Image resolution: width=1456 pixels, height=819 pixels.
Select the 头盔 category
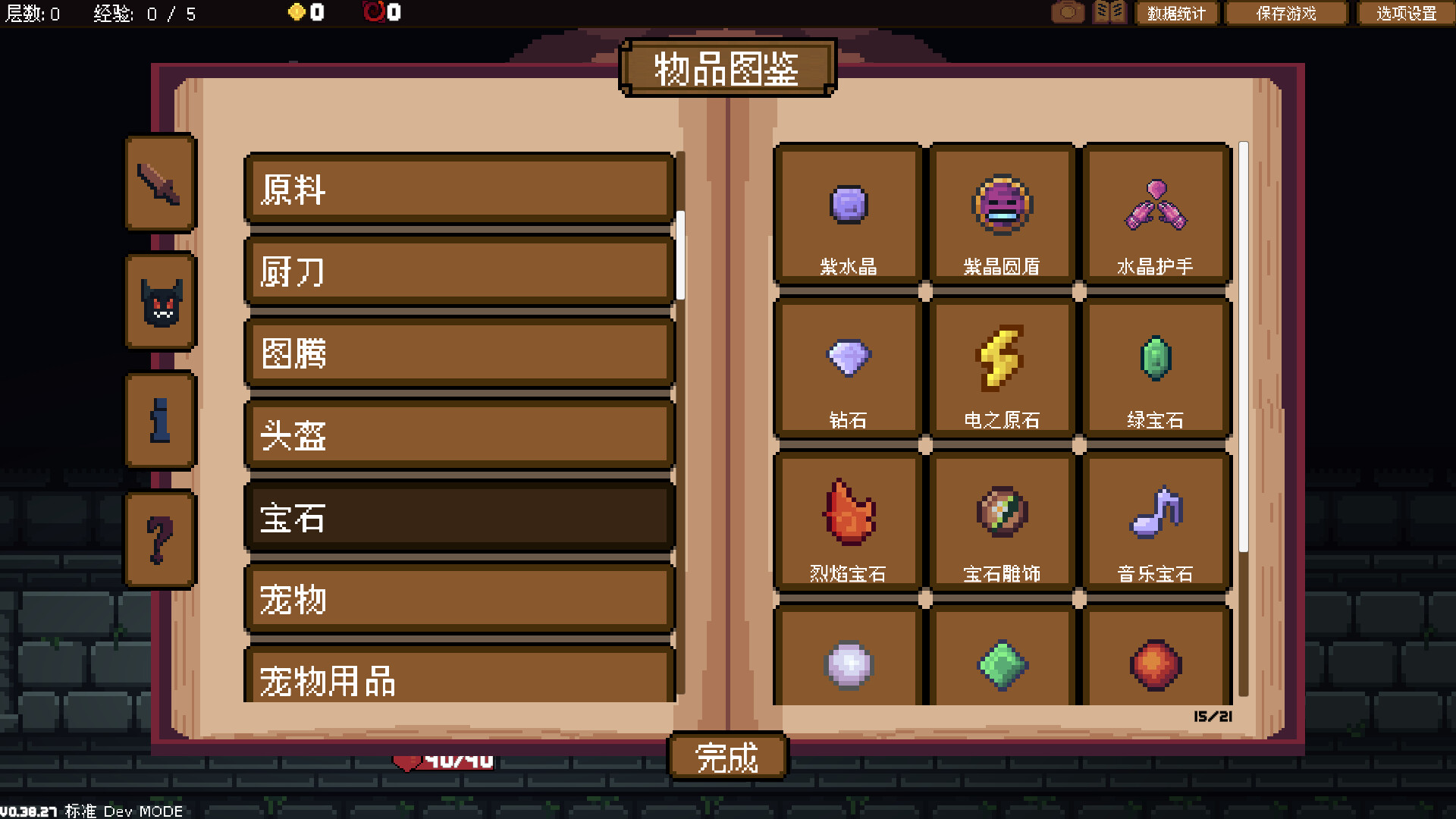click(x=459, y=436)
